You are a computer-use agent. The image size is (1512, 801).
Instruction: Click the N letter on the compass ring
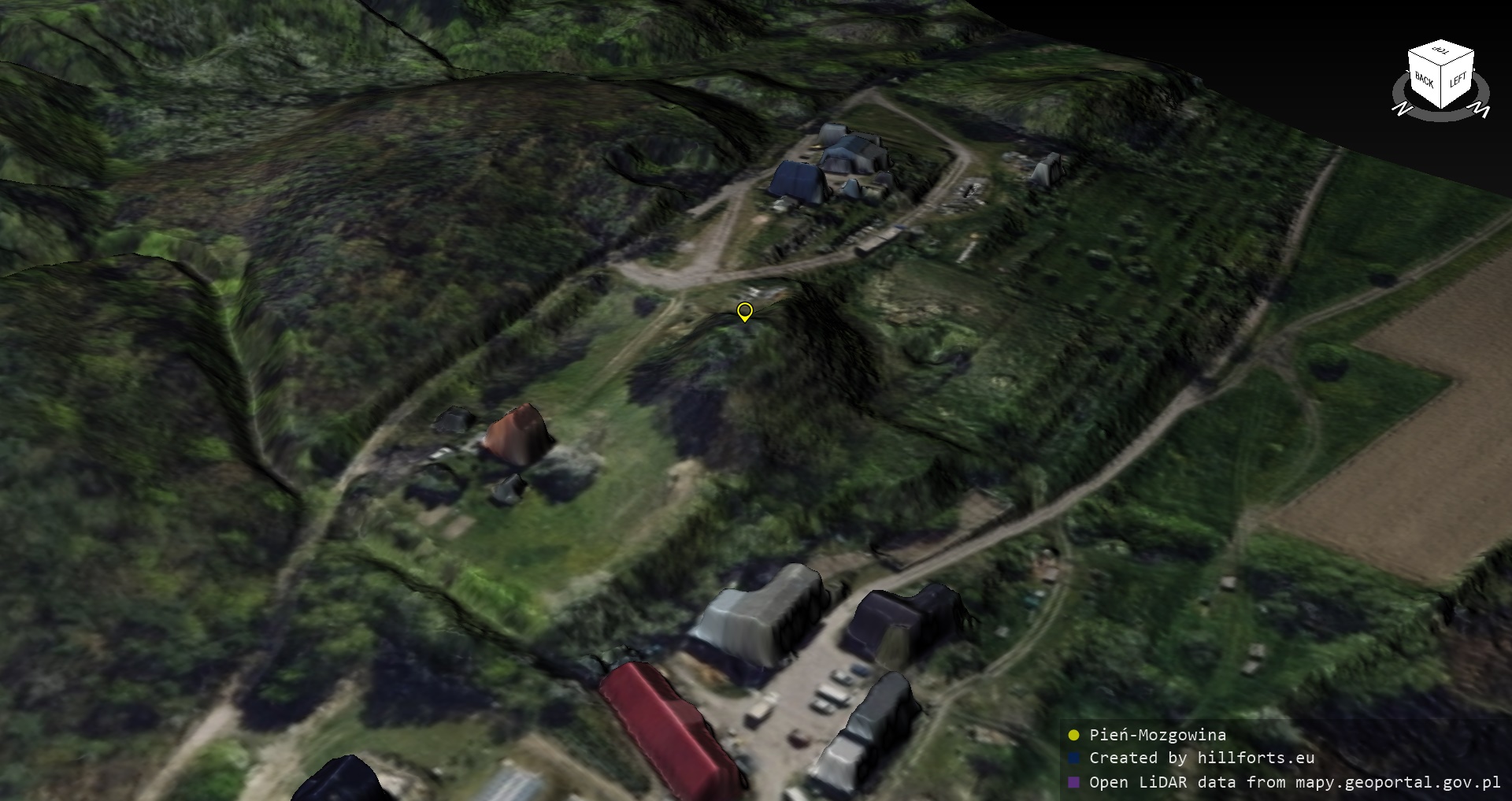coord(1401,109)
